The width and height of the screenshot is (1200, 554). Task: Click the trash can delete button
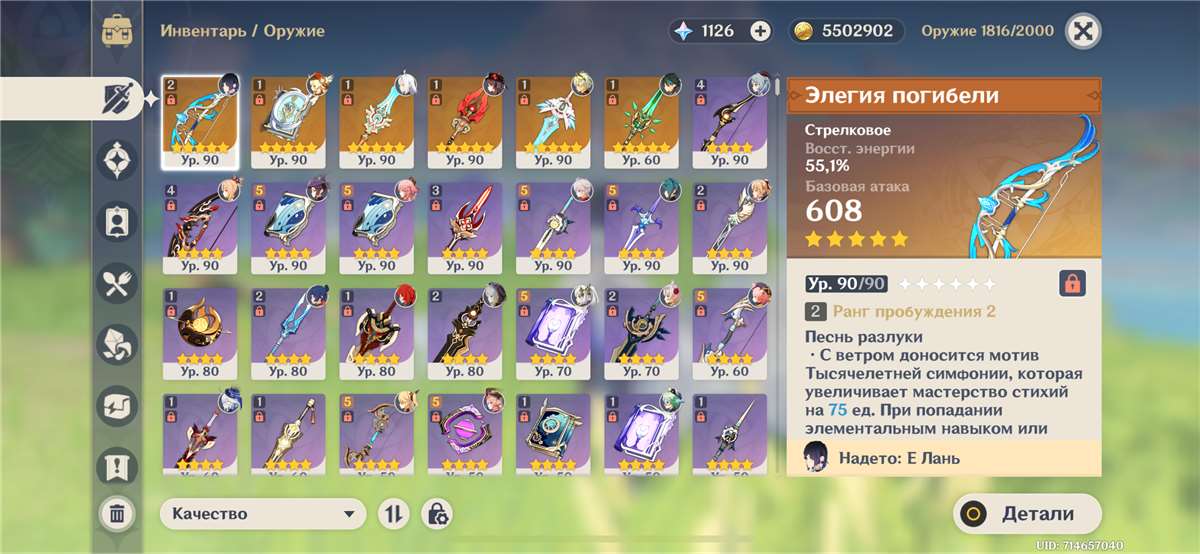117,514
